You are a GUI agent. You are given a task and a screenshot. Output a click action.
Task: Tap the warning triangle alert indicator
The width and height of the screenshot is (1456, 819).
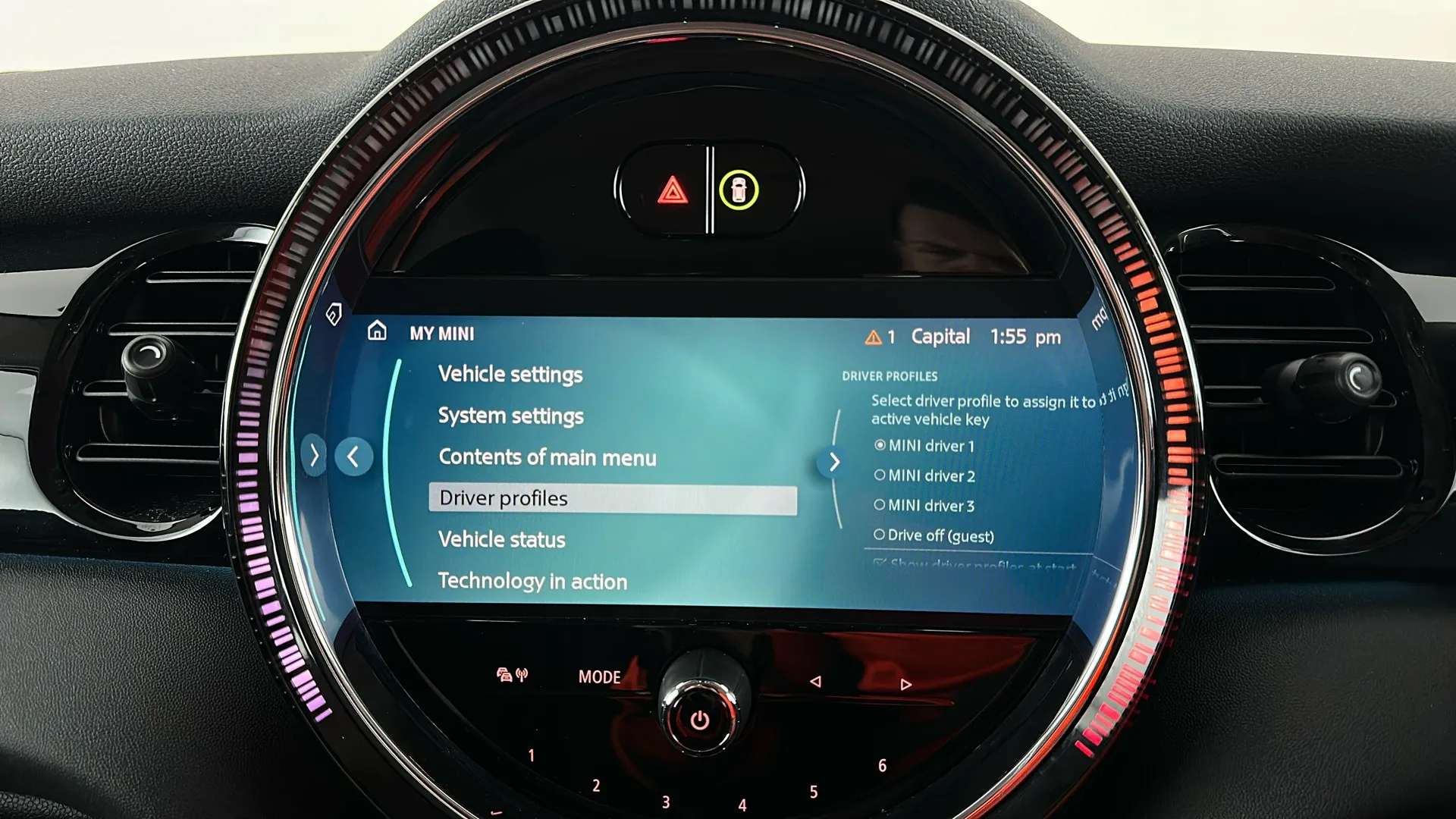coord(873,337)
